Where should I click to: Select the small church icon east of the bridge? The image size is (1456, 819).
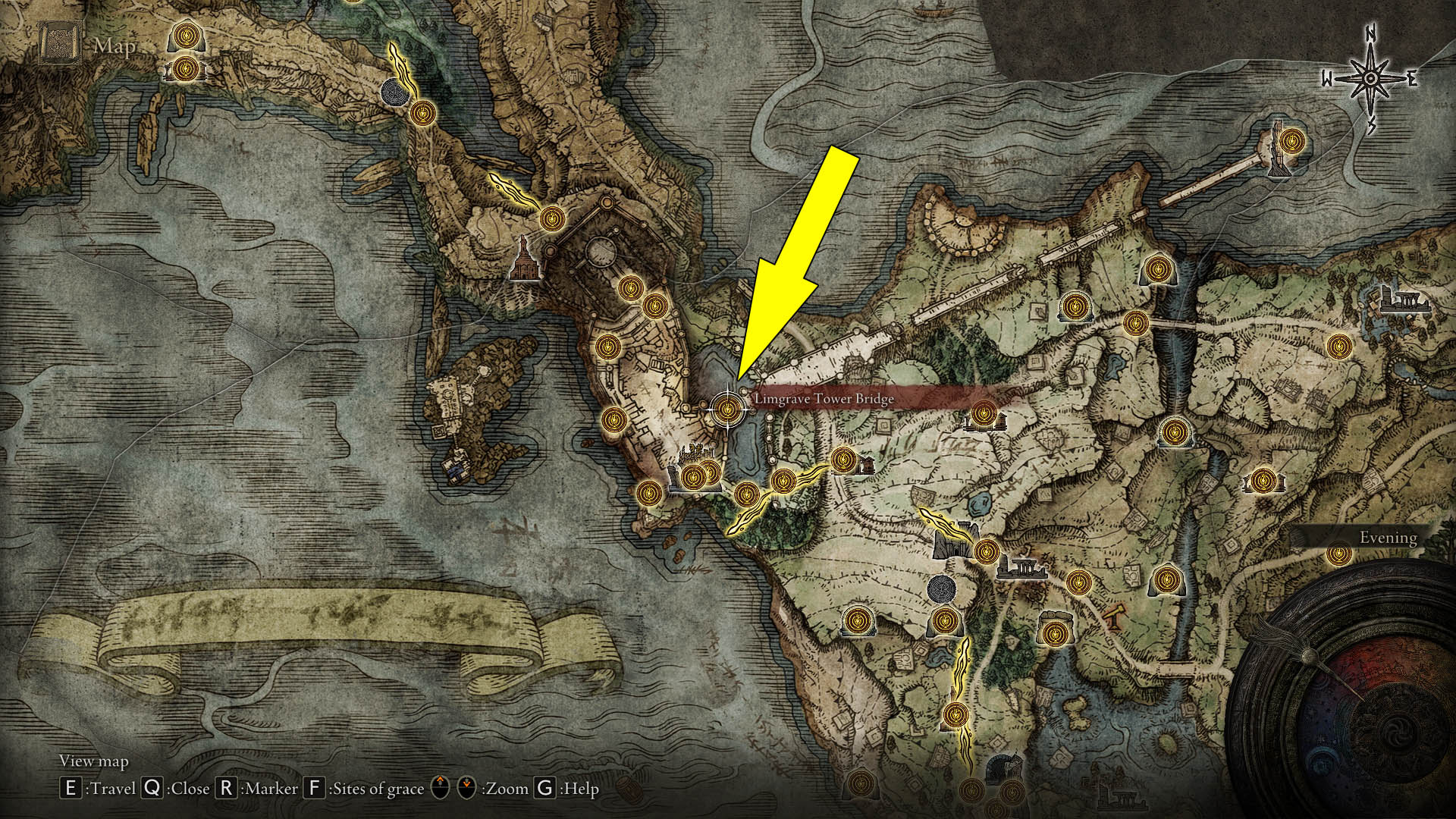[x=867, y=467]
